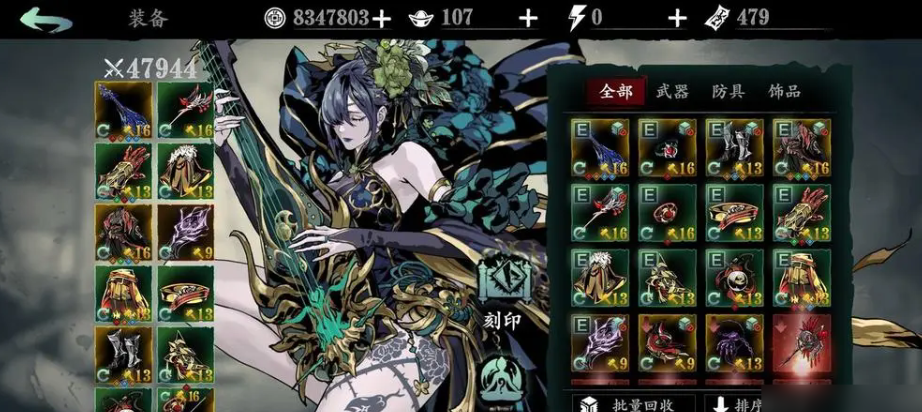Switch to the 全部 (All) tab
This screenshot has width=922, height=412.
click(x=616, y=92)
